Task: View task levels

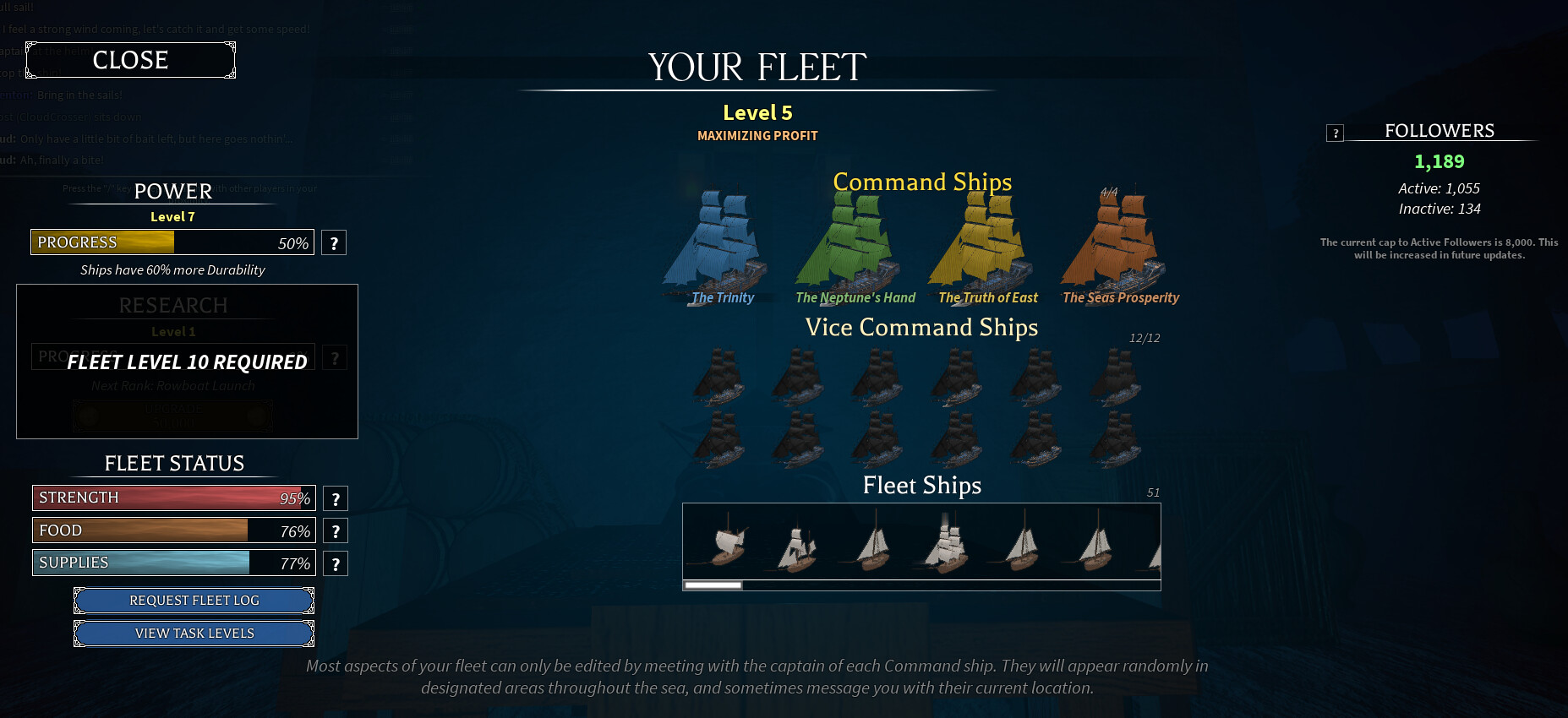Action: 194,634
